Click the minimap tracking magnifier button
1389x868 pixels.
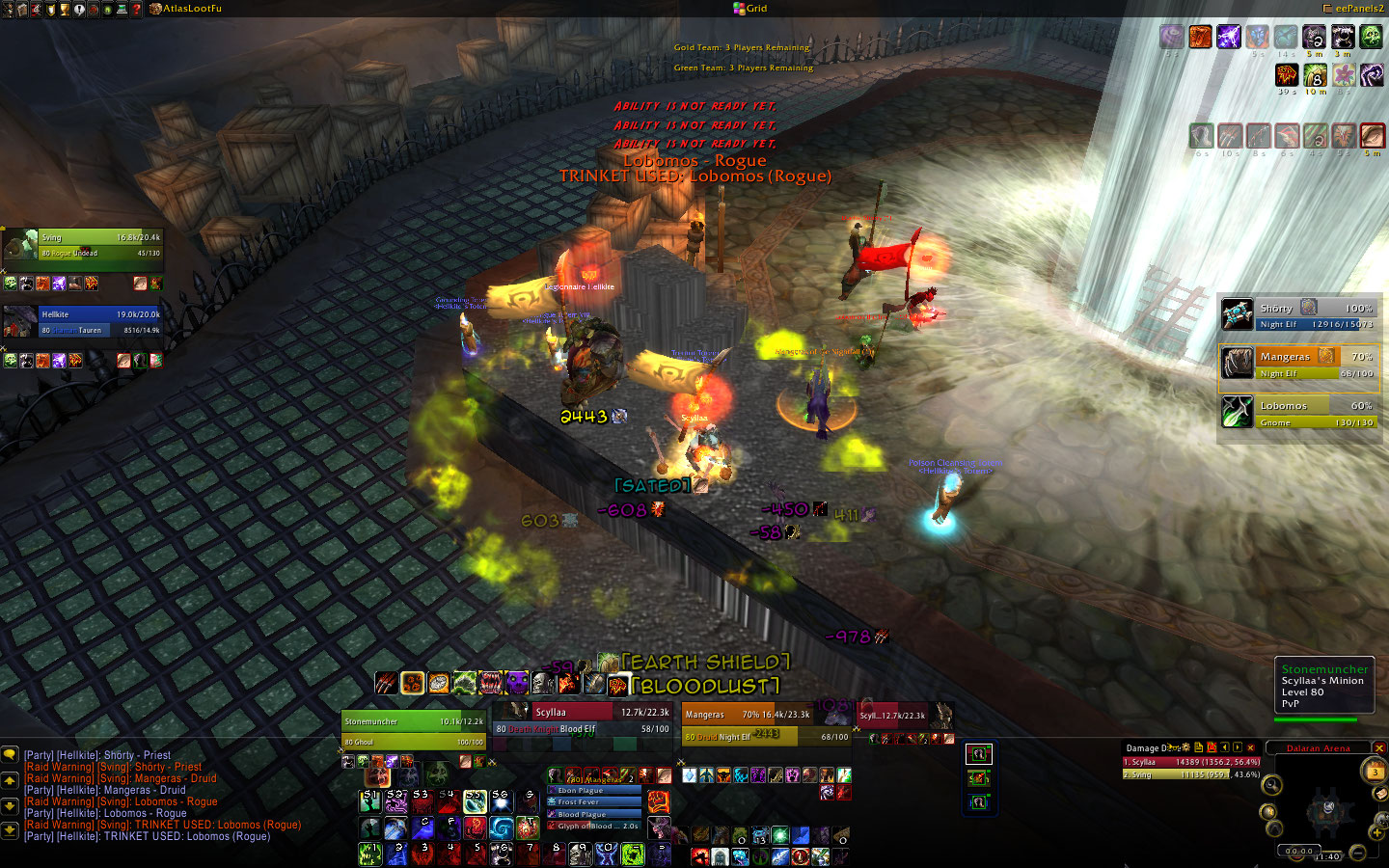point(1272,785)
